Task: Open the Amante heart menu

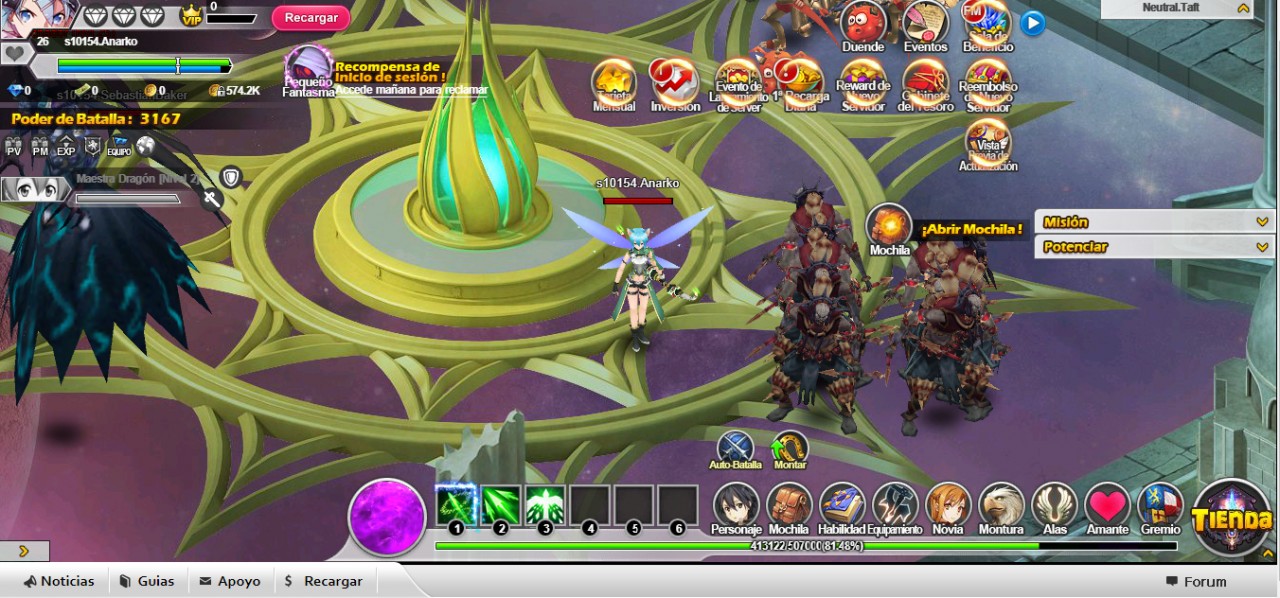Action: (1107, 506)
